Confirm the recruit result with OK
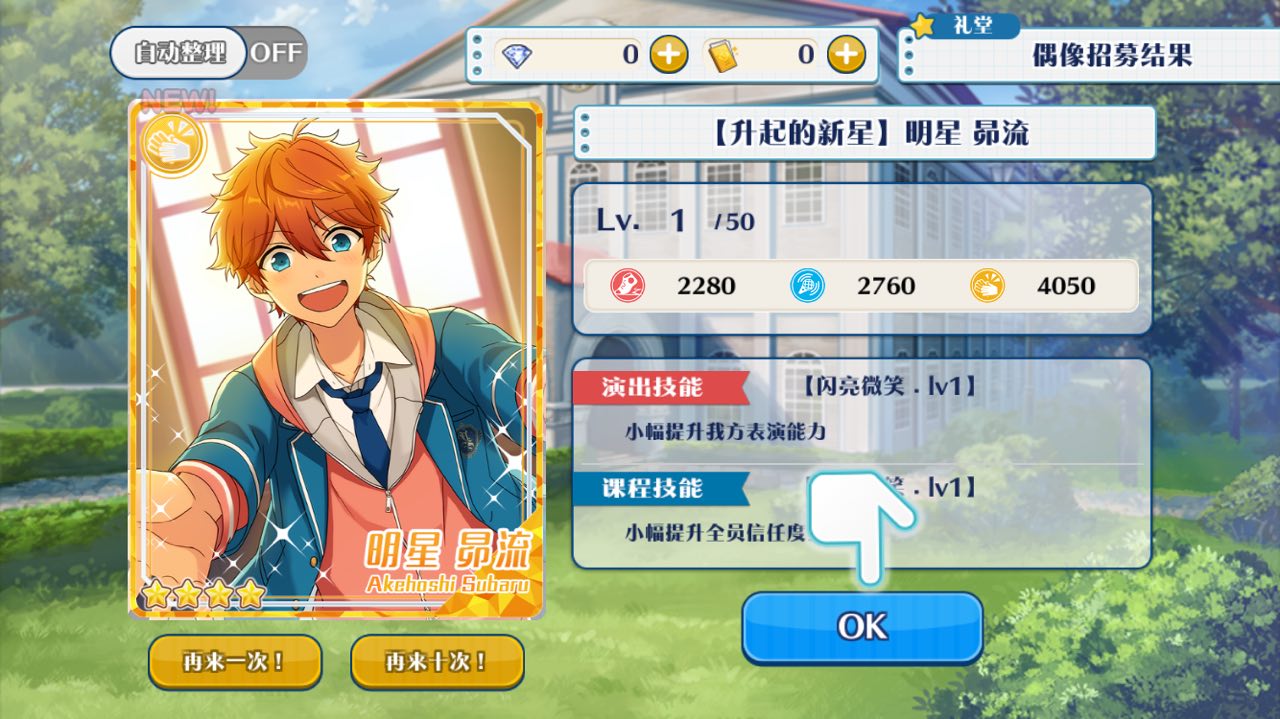Screen dimensions: 1280x719 (862, 627)
